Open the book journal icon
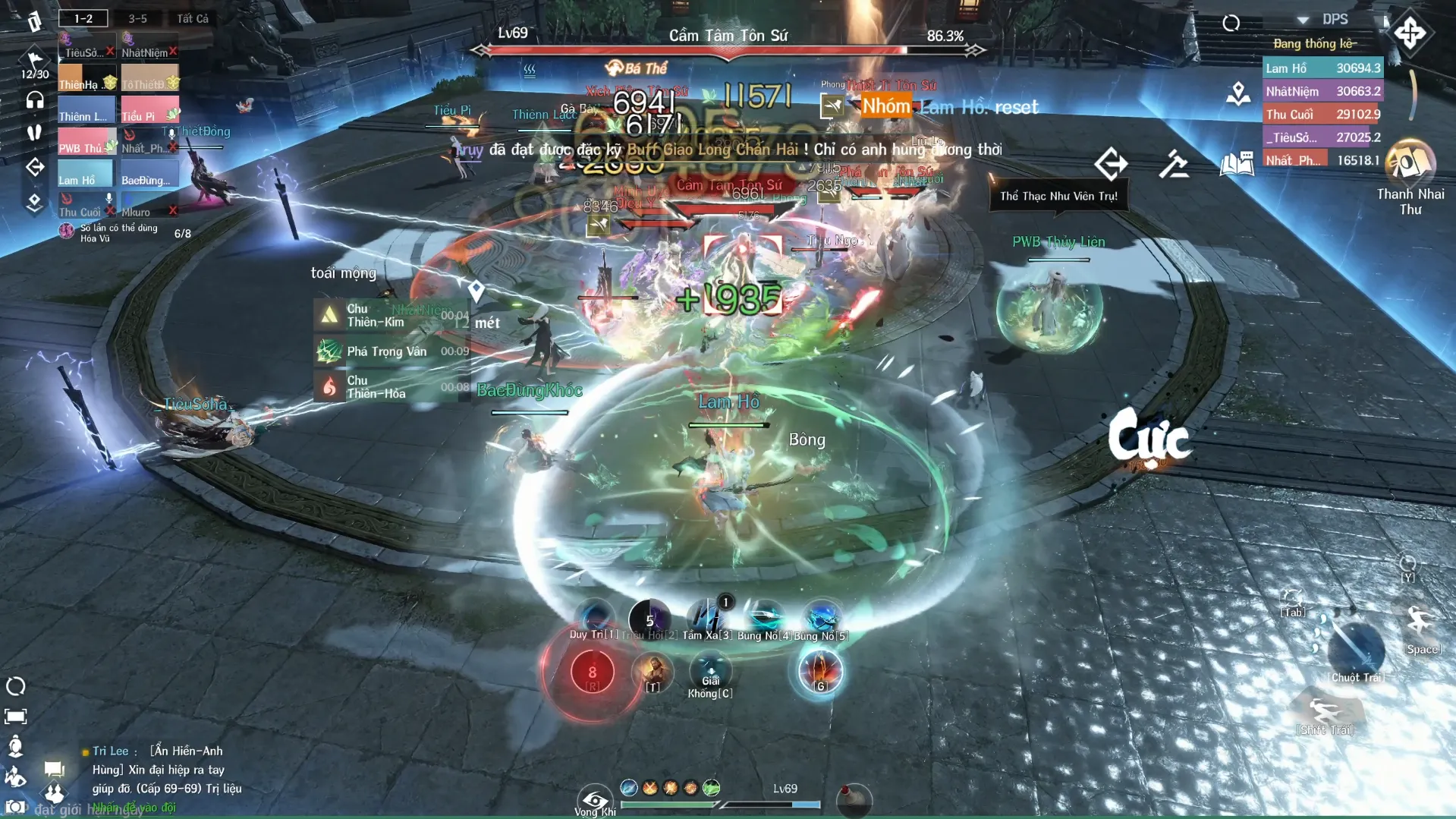 [x=1236, y=164]
